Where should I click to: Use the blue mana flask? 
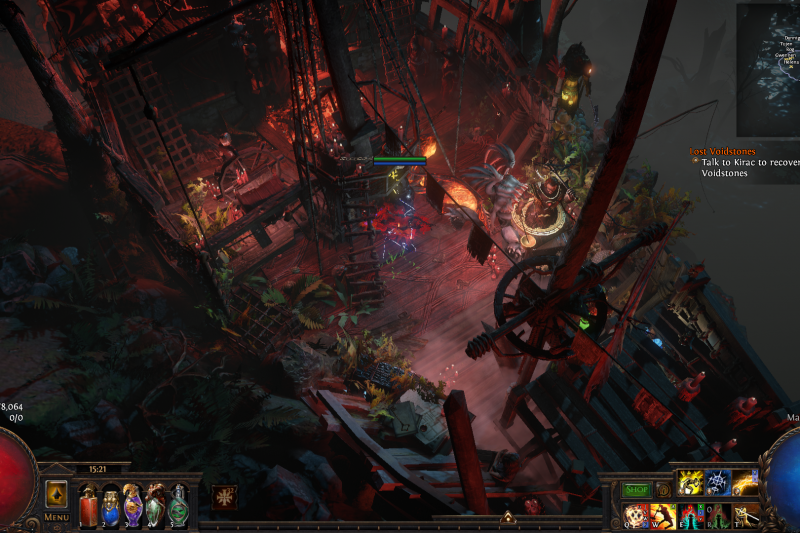[111, 505]
